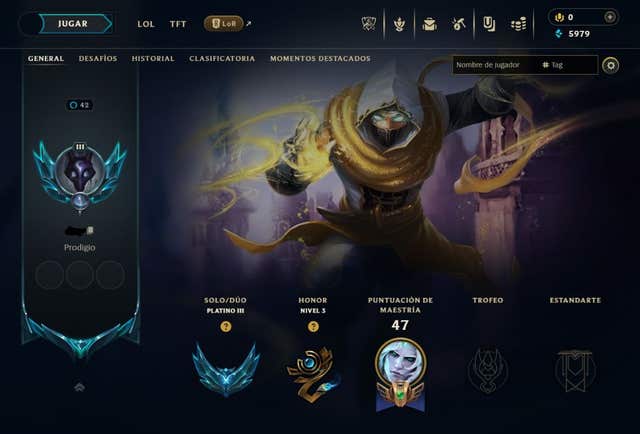This screenshot has height=434, width=640.
Task: Open the gear settings button beside search
Action: tap(612, 65)
